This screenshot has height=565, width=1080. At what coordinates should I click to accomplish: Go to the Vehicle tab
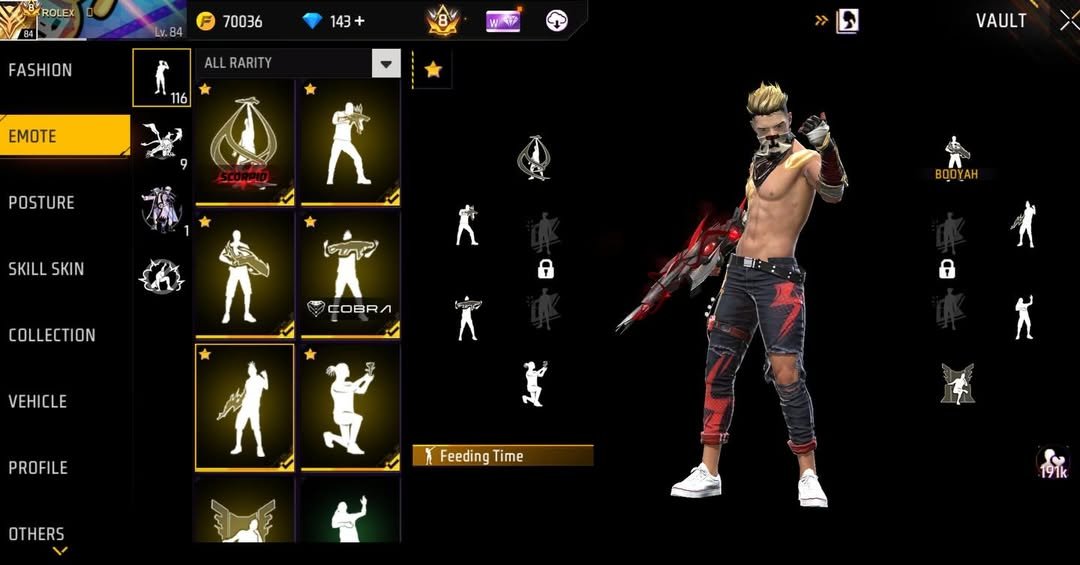[38, 401]
